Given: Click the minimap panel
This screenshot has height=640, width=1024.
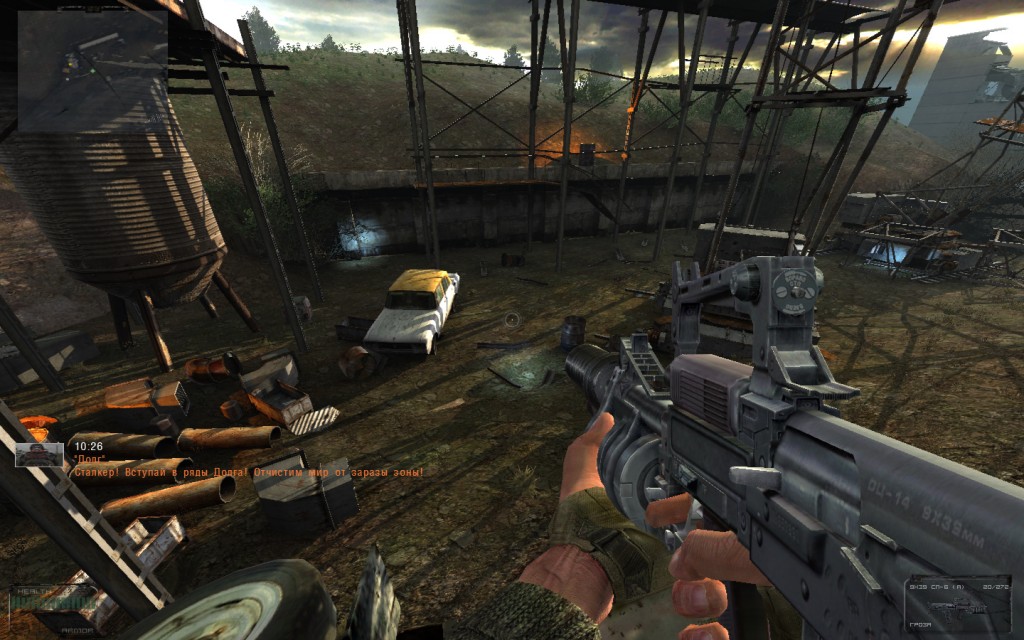Looking at the screenshot, I should click(x=92, y=71).
